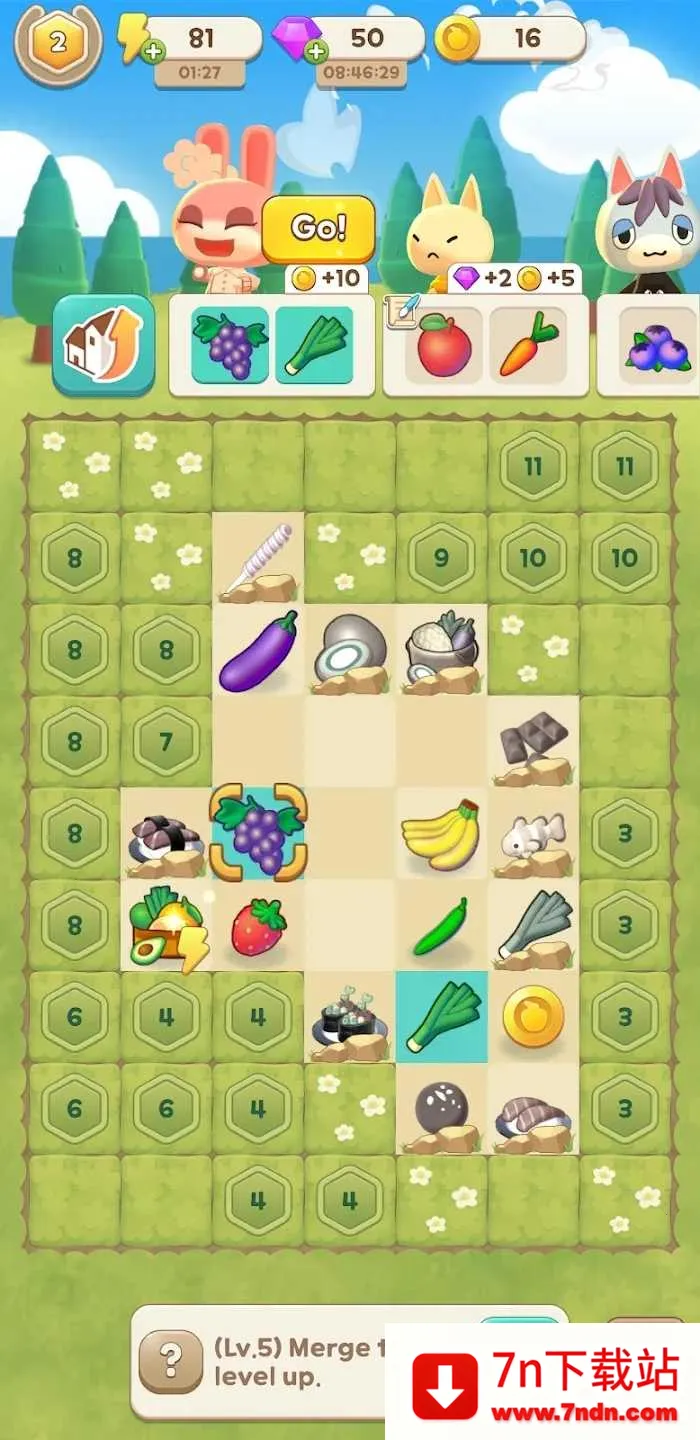700x1440 pixels.
Task: Open the level 2 player badge
Action: pos(58,42)
